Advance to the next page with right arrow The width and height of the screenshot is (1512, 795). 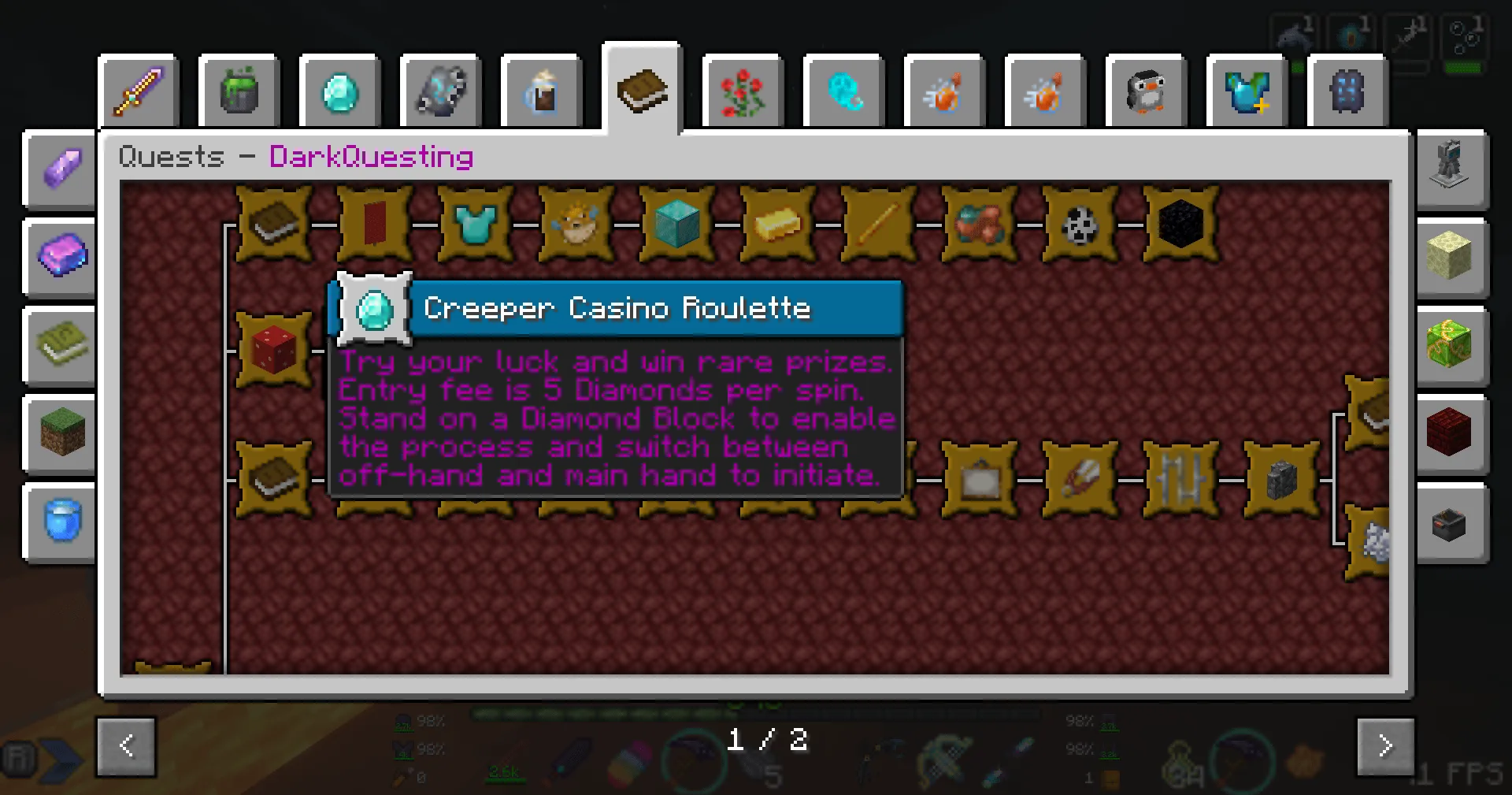point(1384,746)
